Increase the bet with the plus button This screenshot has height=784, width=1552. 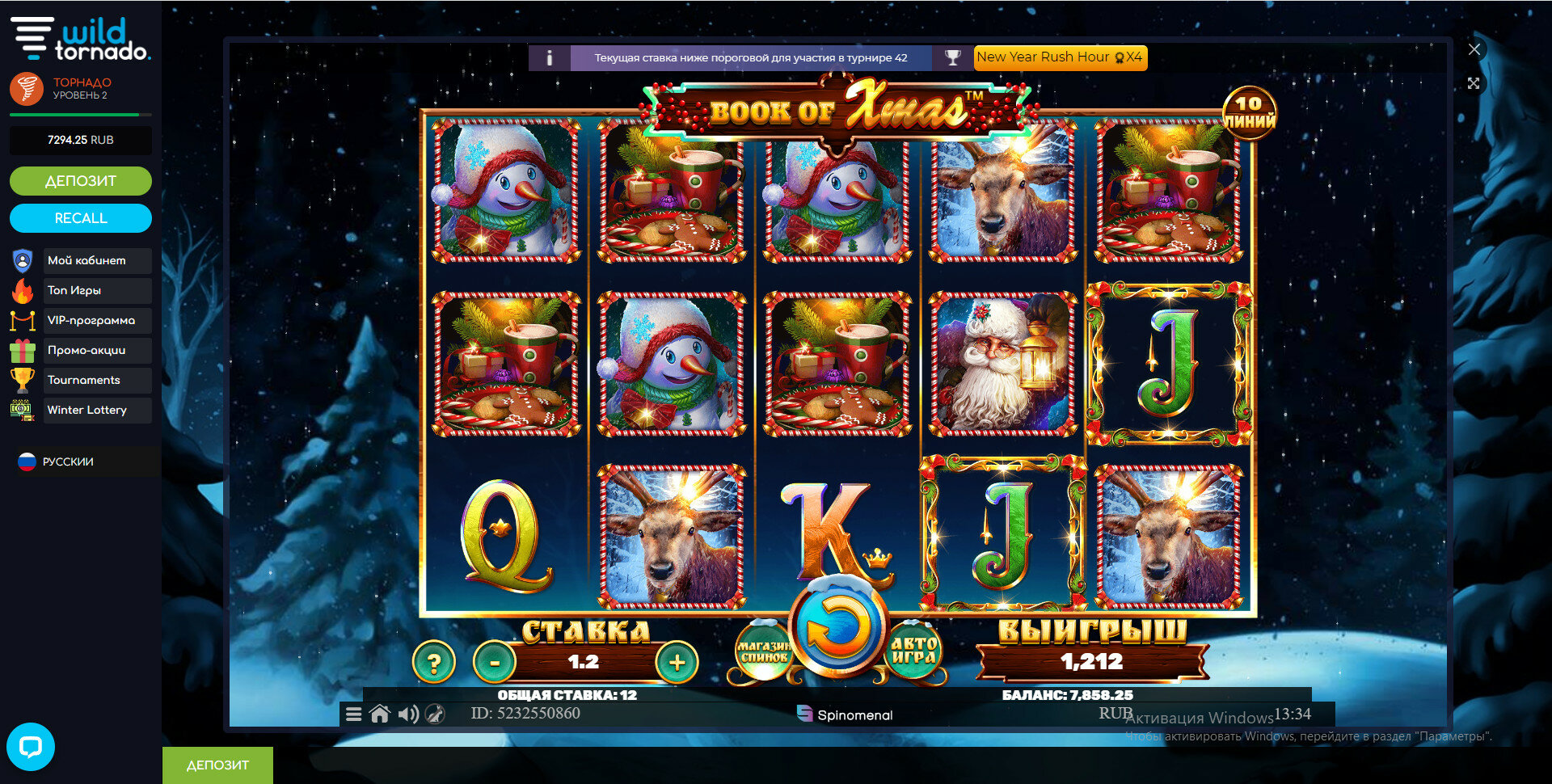[677, 663]
